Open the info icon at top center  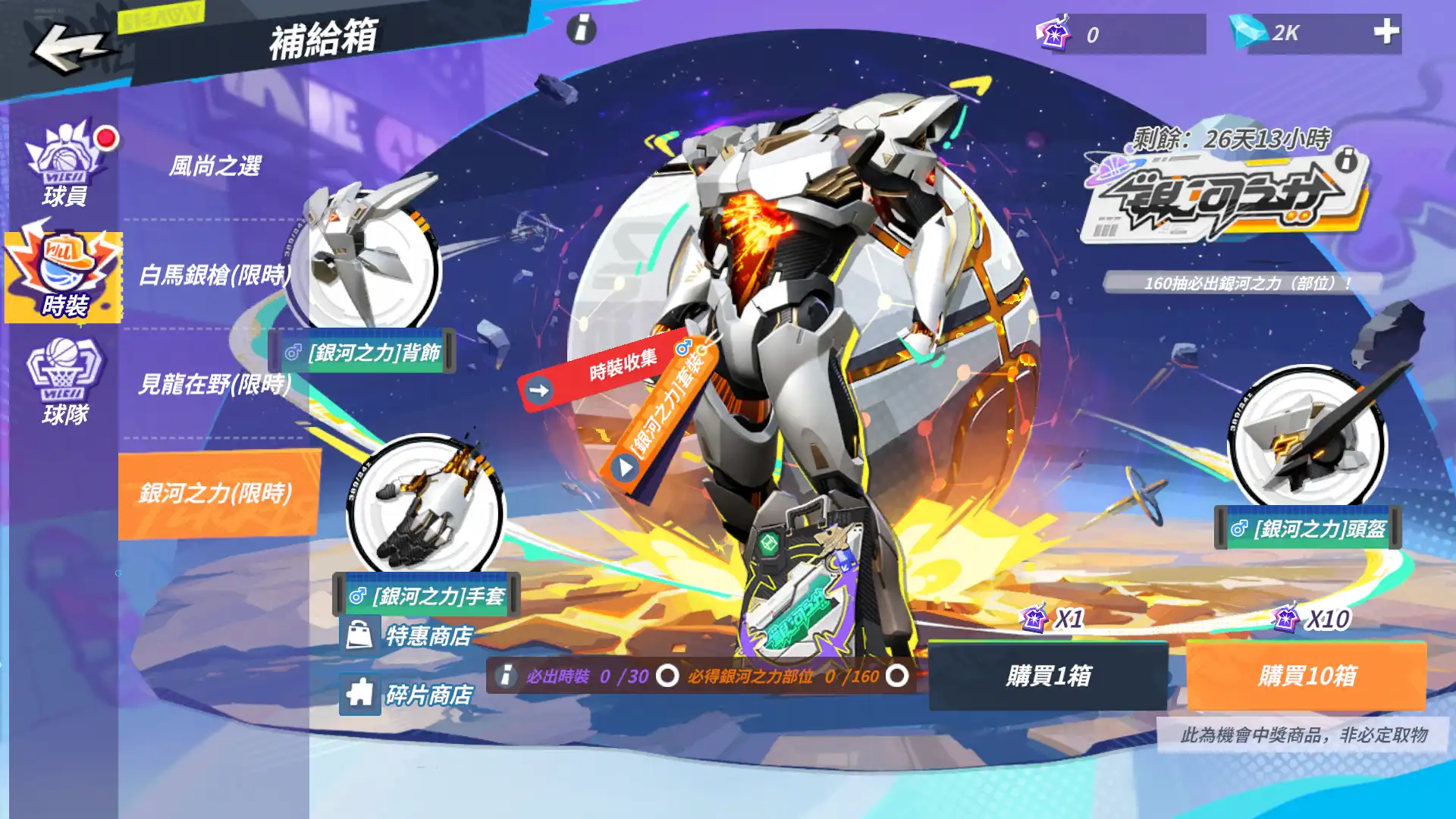581,30
